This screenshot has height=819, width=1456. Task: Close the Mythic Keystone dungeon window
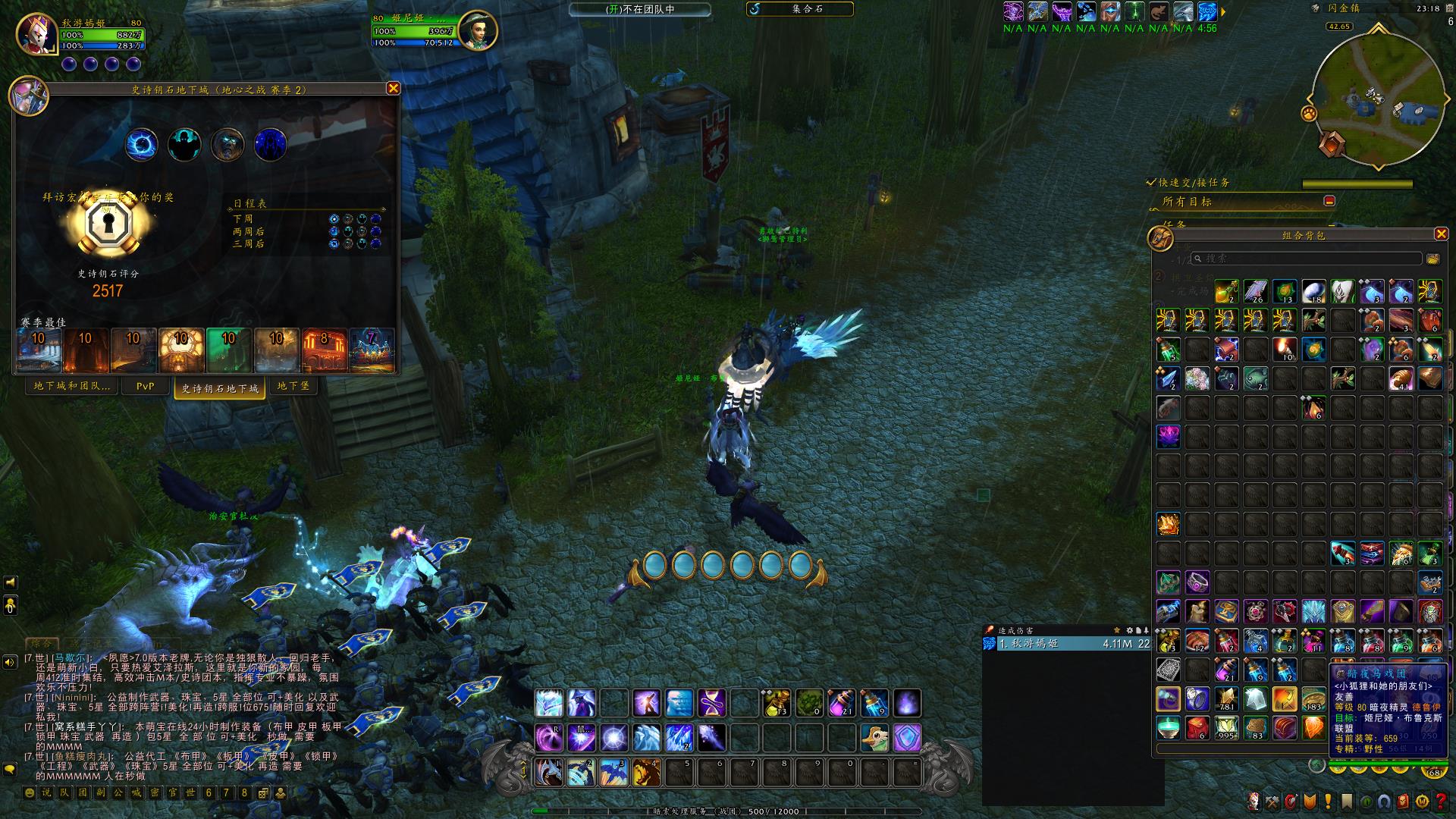coord(393,89)
